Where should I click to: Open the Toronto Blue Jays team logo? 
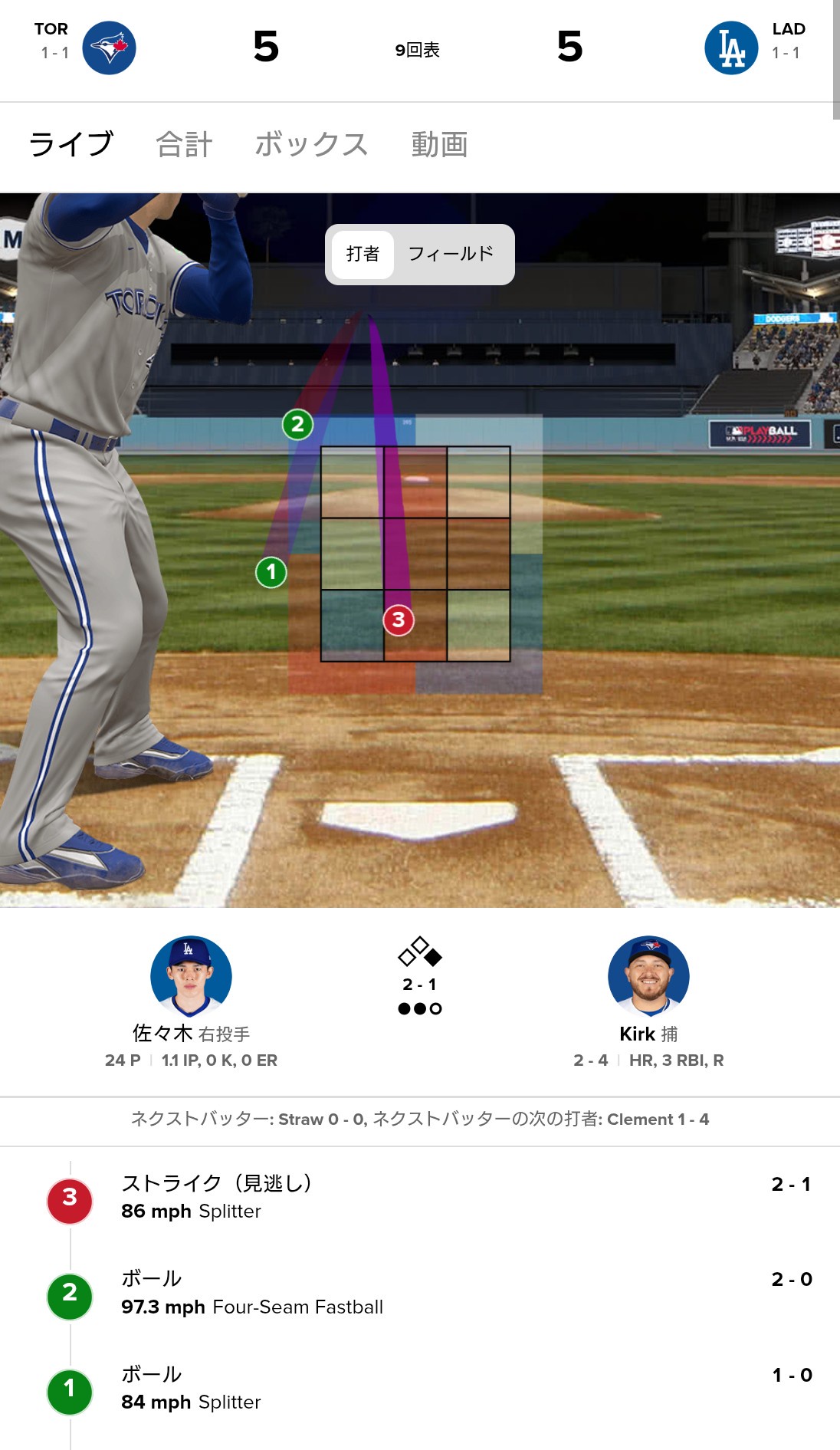click(109, 48)
